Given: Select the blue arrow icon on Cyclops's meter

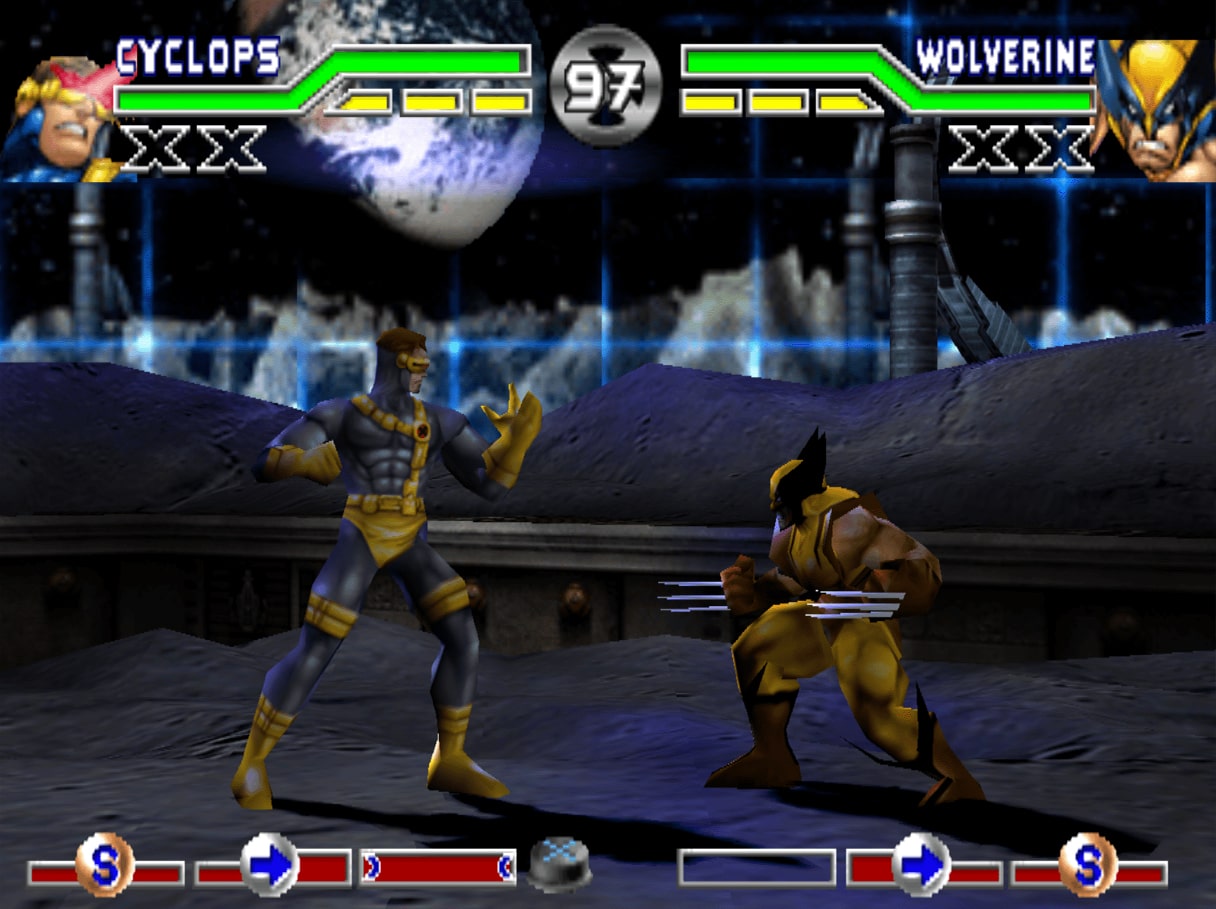Looking at the screenshot, I should point(270,865).
